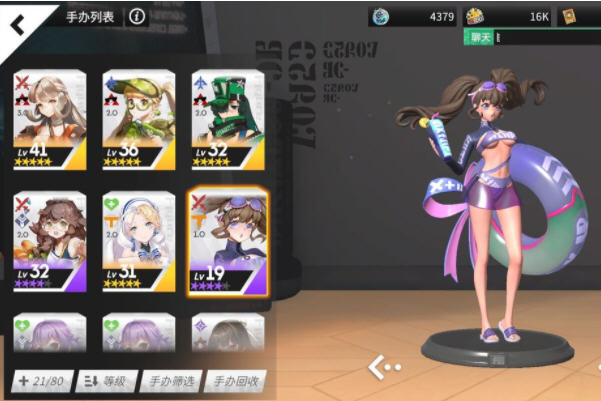Open the 等级 level sort option
The height and width of the screenshot is (401, 601).
tap(106, 381)
